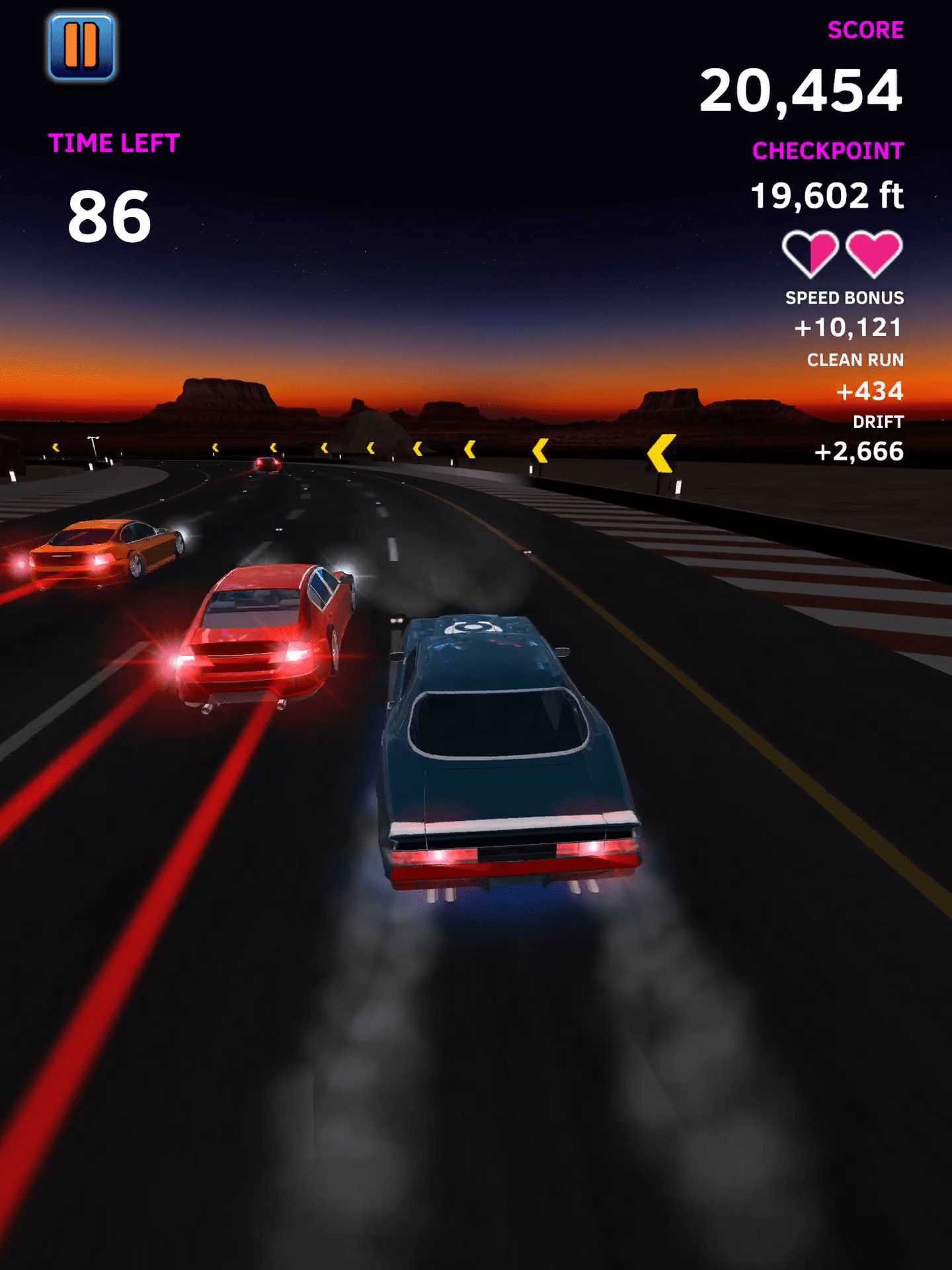Tap the leftmost small chevron marker near the horizon

click(x=55, y=447)
